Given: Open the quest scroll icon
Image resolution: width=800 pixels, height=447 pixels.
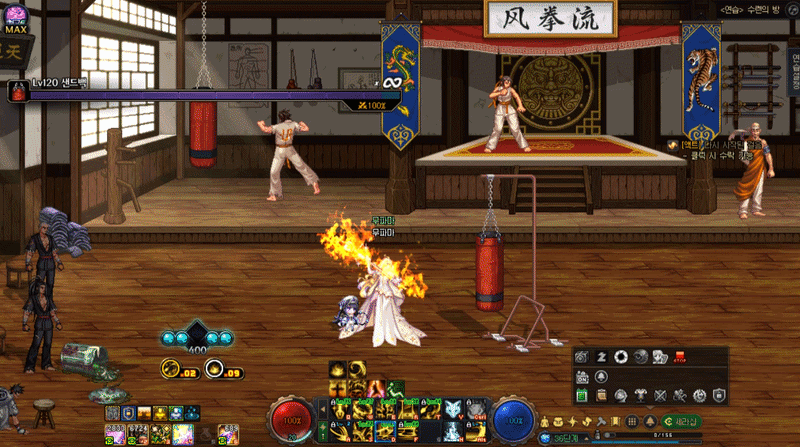Looking at the screenshot, I should click(603, 396).
